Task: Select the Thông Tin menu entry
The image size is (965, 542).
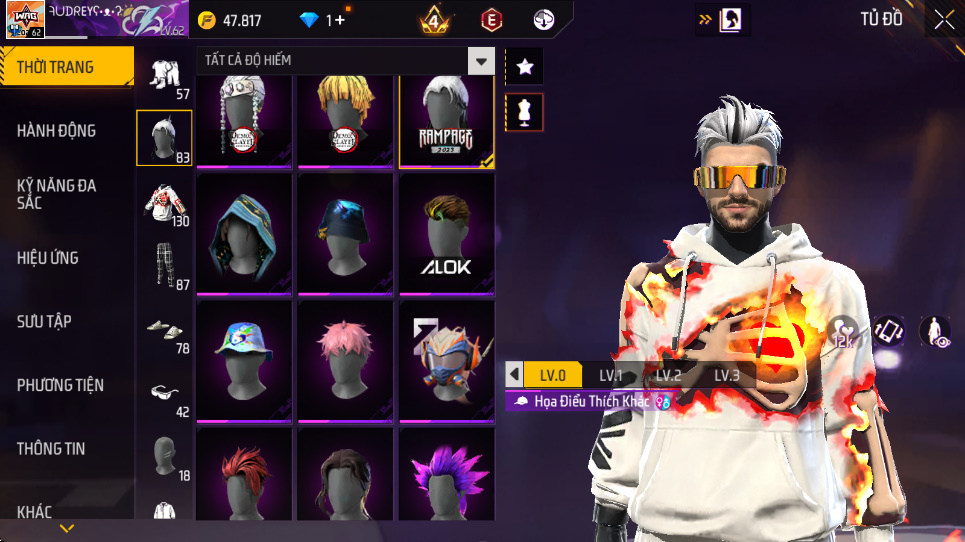Action: (51, 448)
